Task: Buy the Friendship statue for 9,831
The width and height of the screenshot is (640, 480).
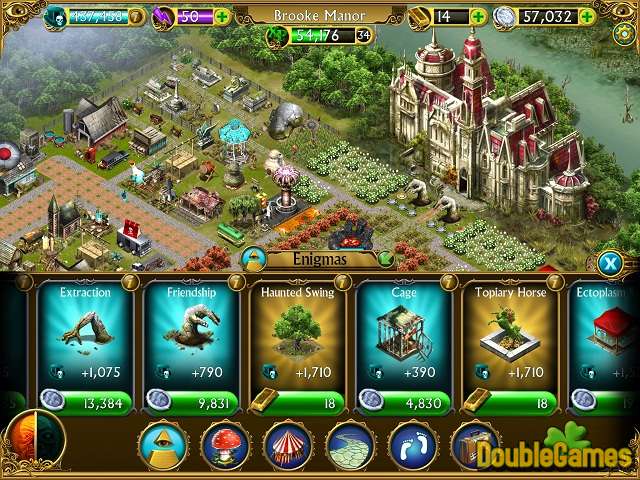Action: coord(191,402)
